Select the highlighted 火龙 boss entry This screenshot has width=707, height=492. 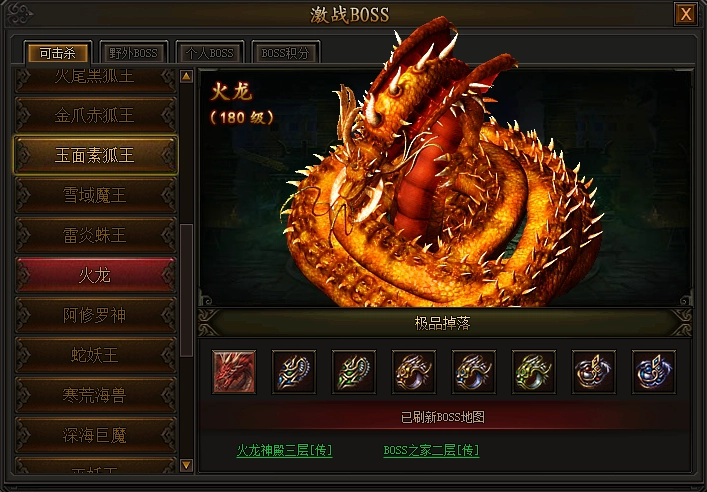pos(95,275)
